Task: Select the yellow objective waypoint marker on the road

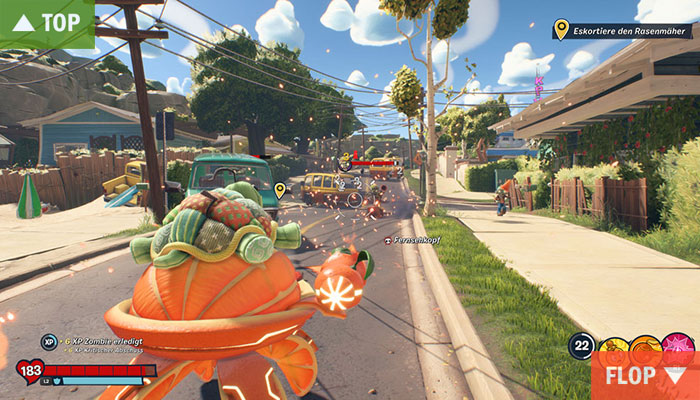Action: 280,188
